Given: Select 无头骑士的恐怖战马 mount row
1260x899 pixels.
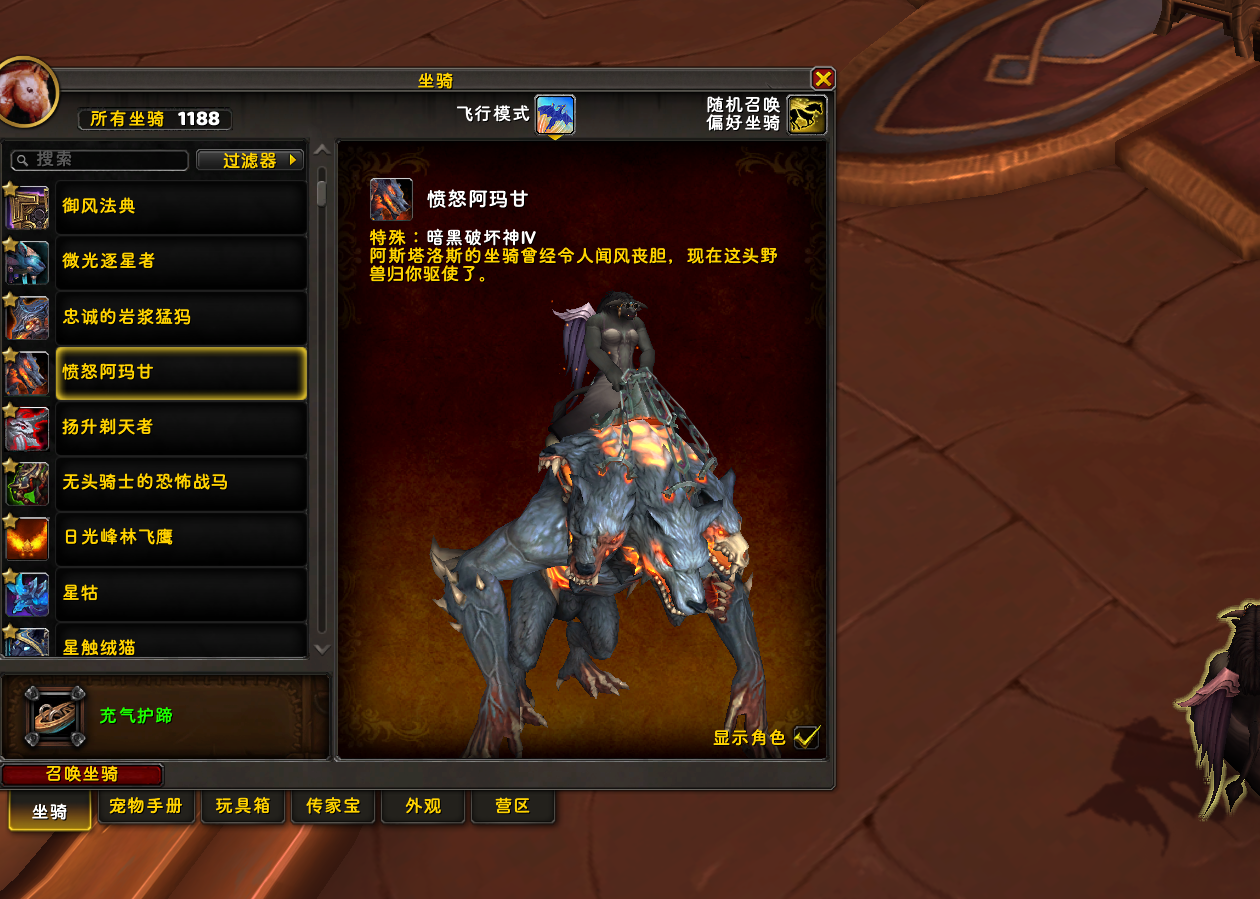Looking at the screenshot, I should point(180,482).
